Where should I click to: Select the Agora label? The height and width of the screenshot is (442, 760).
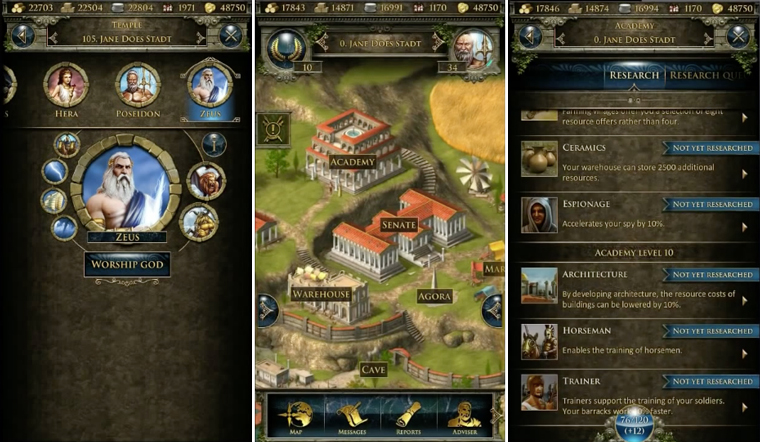tap(435, 296)
